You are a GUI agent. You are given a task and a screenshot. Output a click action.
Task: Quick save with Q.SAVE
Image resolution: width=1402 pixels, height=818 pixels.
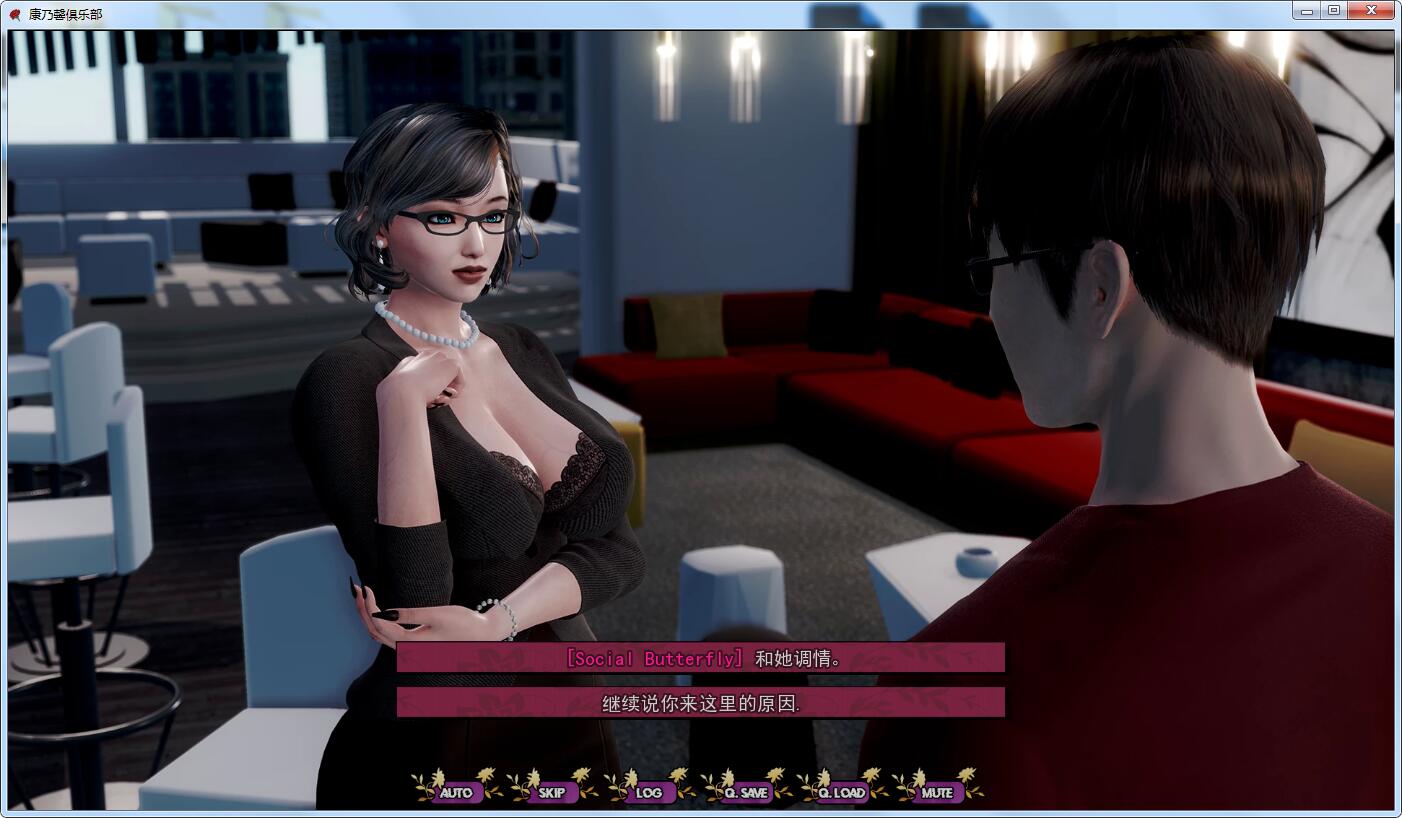(x=745, y=792)
